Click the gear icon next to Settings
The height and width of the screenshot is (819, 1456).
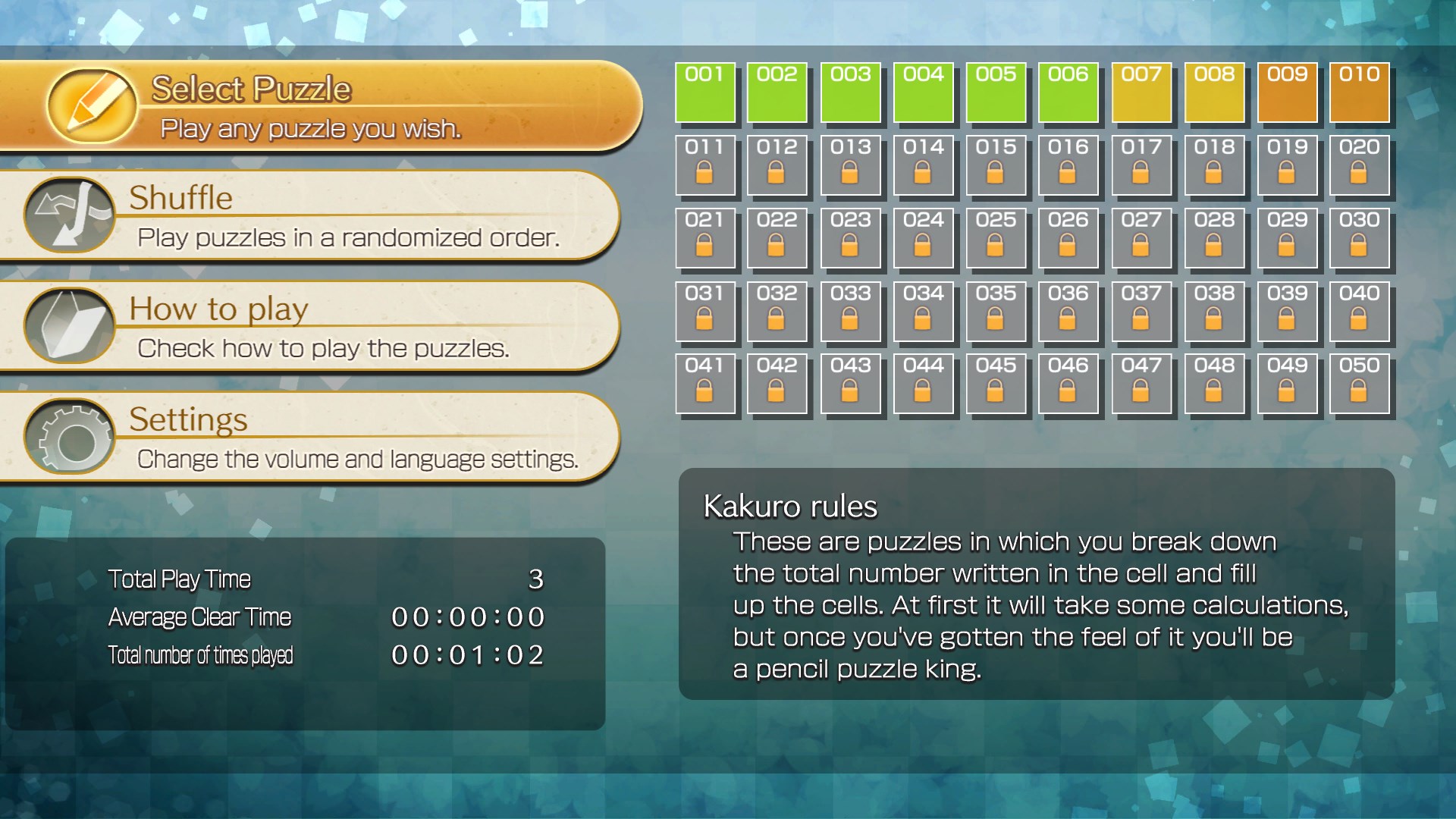pos(70,437)
